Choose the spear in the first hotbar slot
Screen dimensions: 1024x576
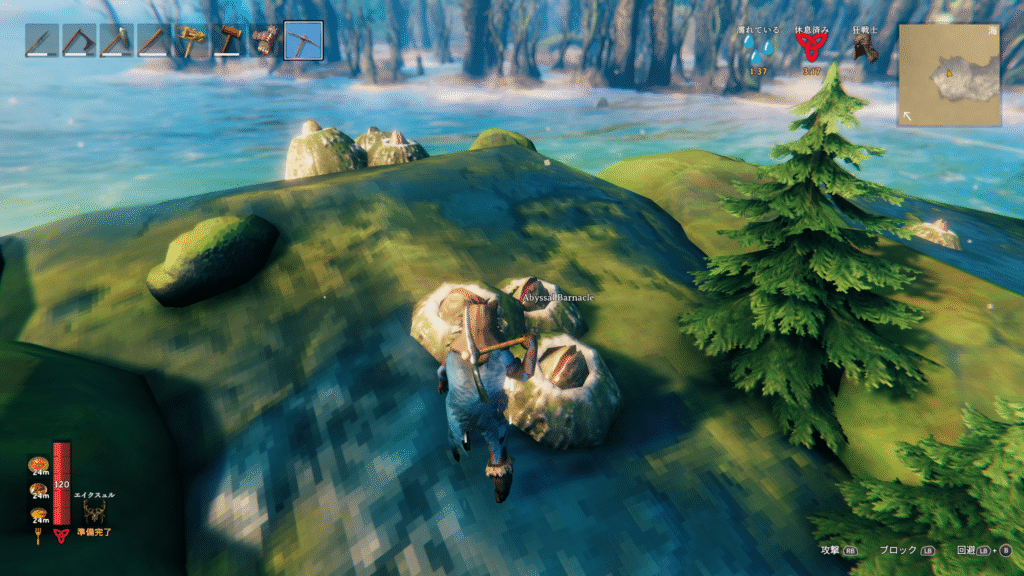coord(41,41)
